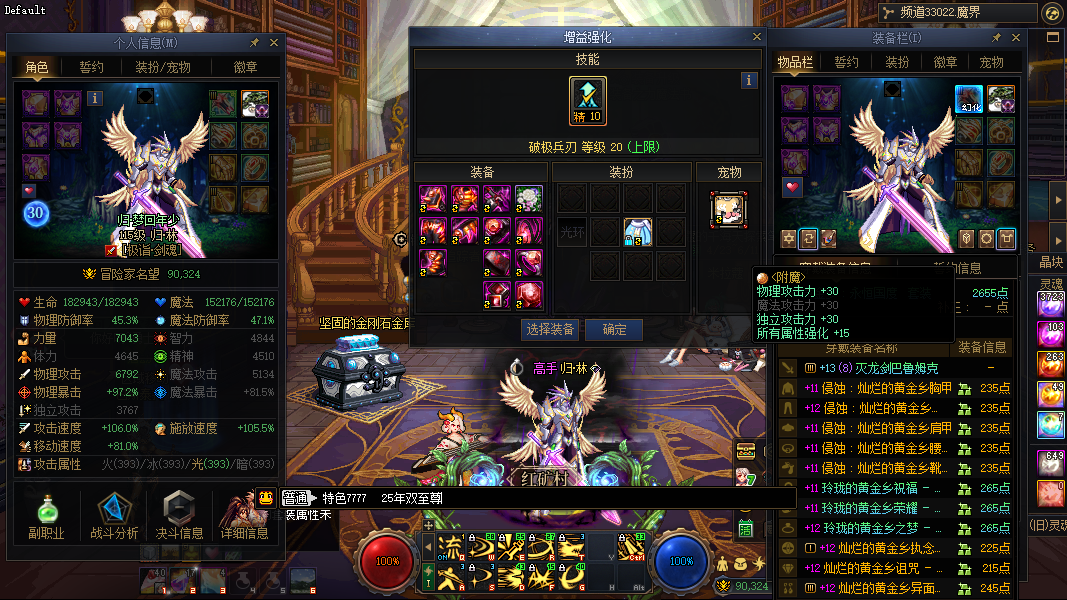This screenshot has height=600, width=1067.
Task: View 详细信息 detailed stats
Action: [x=244, y=517]
